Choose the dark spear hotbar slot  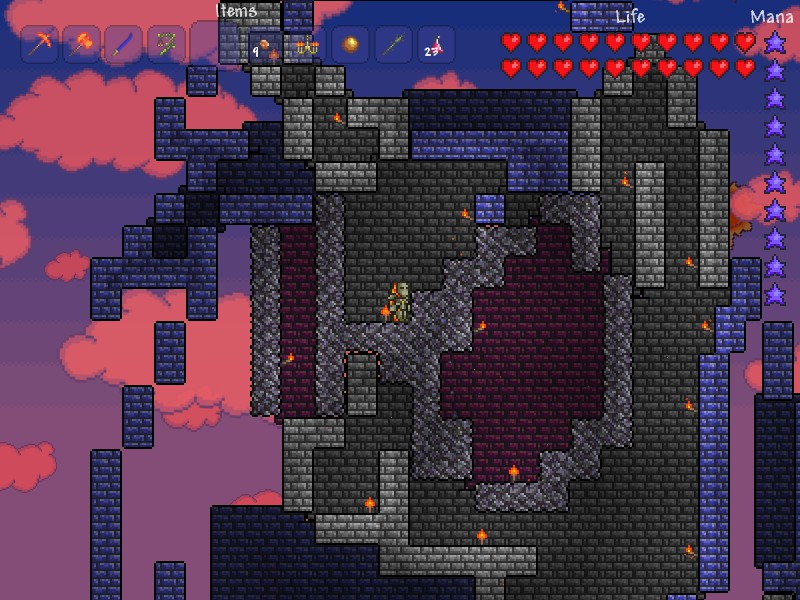coord(393,45)
